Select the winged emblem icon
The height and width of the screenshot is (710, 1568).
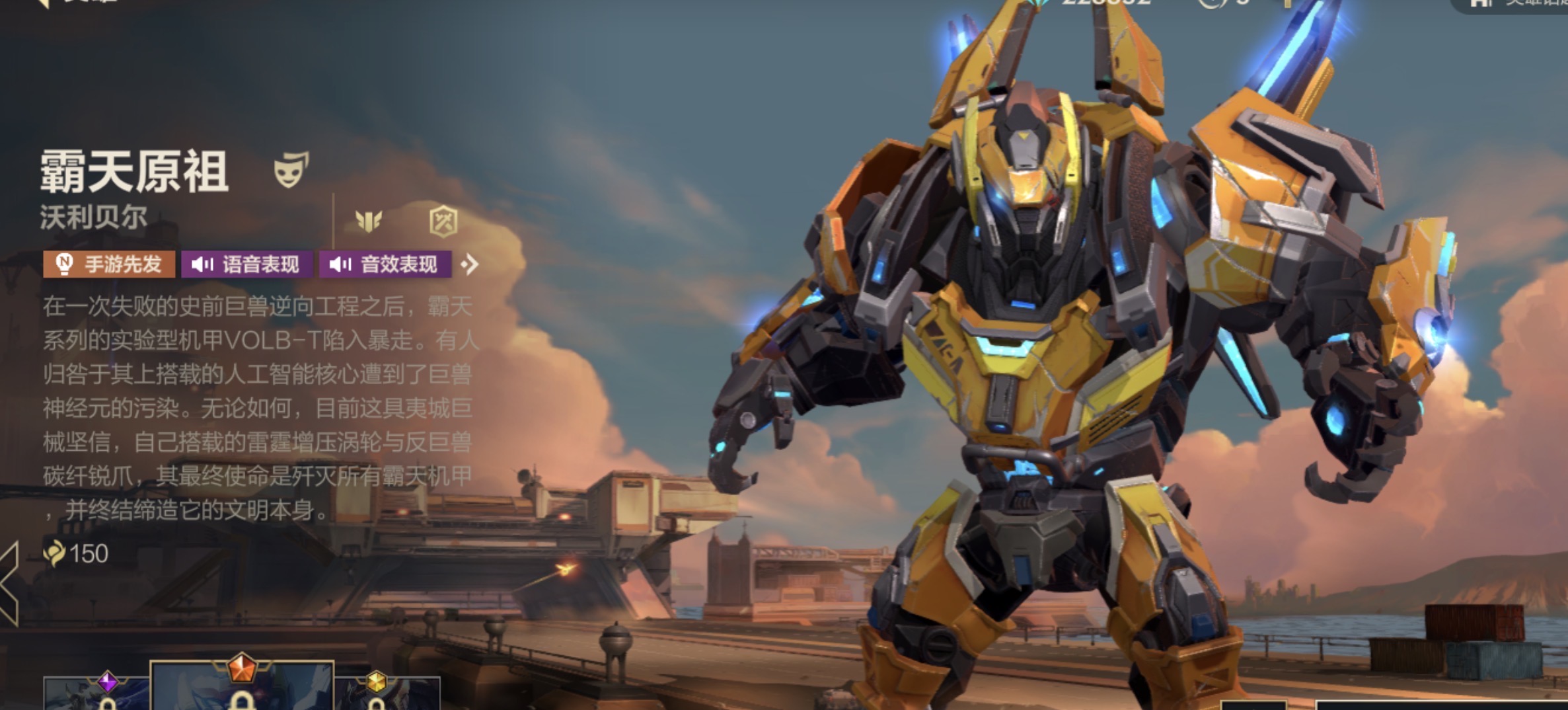(369, 221)
